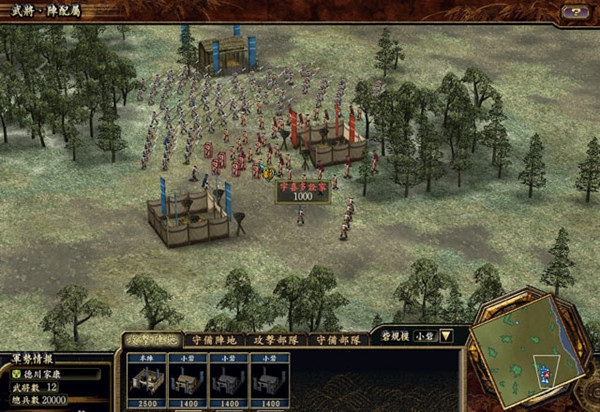This screenshot has width=600, height=412.
Task: Select the 宇喜多秀家 unit label
Action: 303,186
